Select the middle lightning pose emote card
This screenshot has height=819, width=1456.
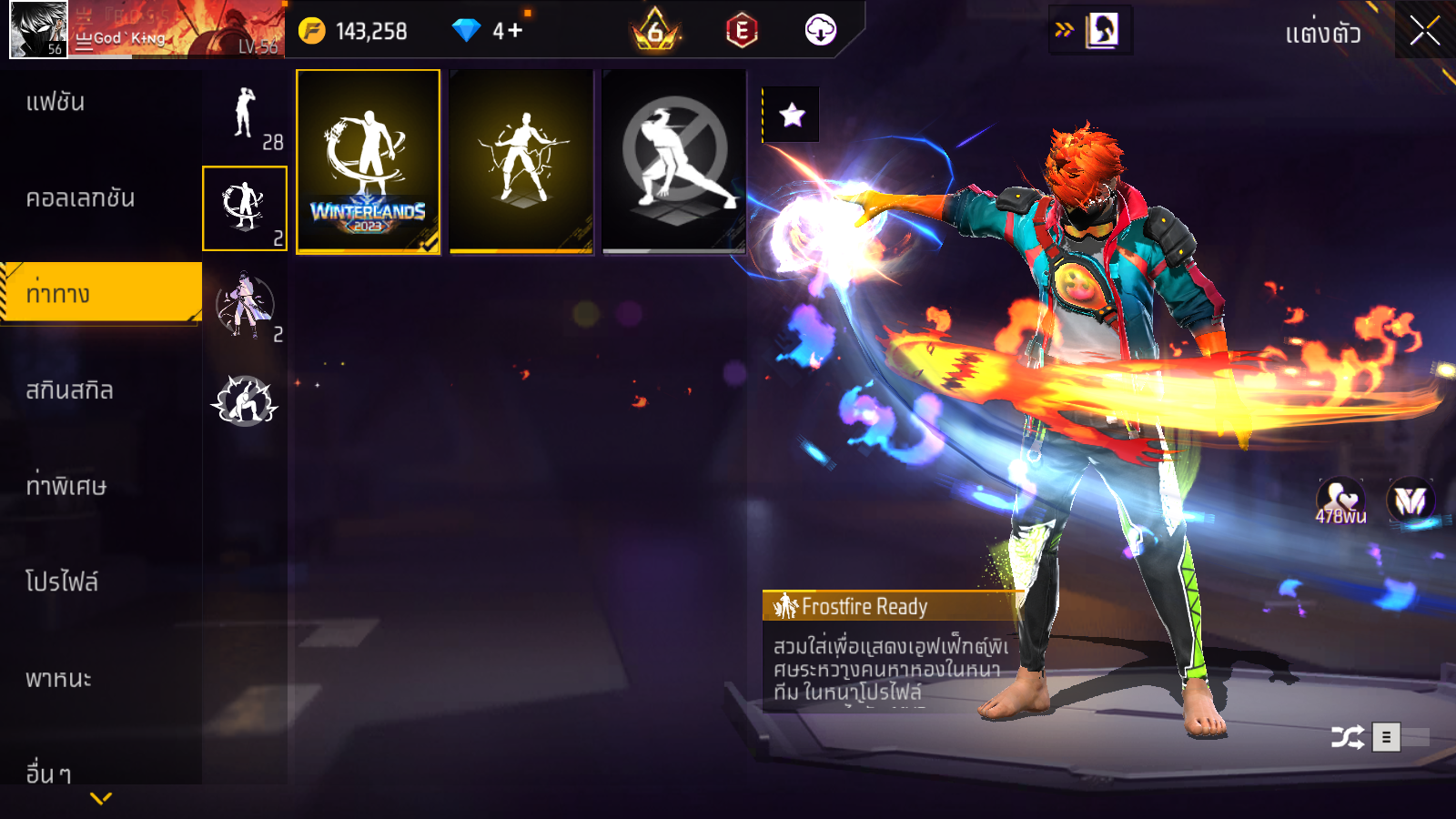(521, 162)
